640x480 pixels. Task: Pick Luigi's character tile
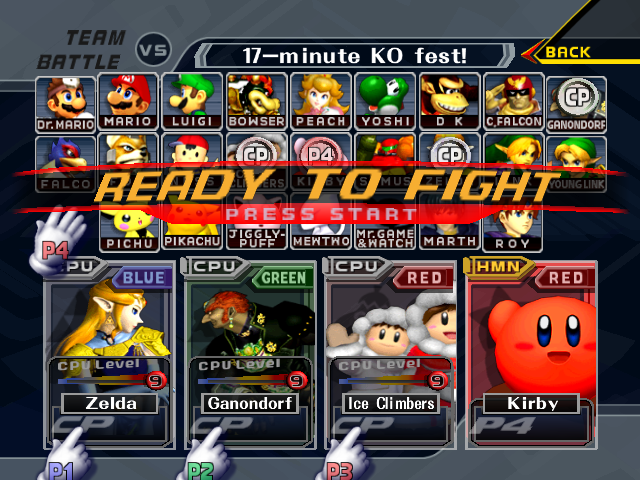[x=192, y=102]
